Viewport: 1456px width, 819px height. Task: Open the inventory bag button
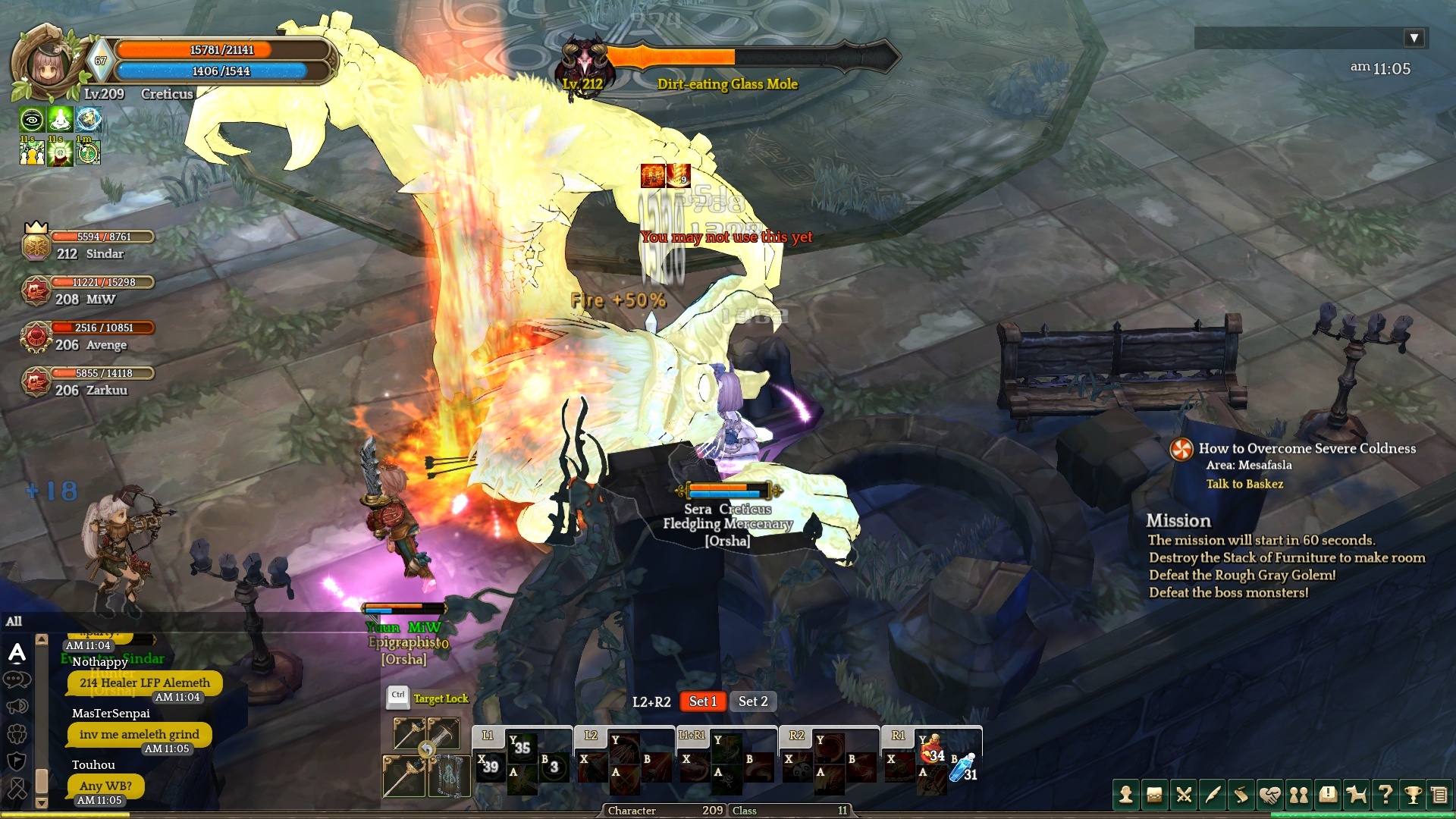pos(1155,795)
